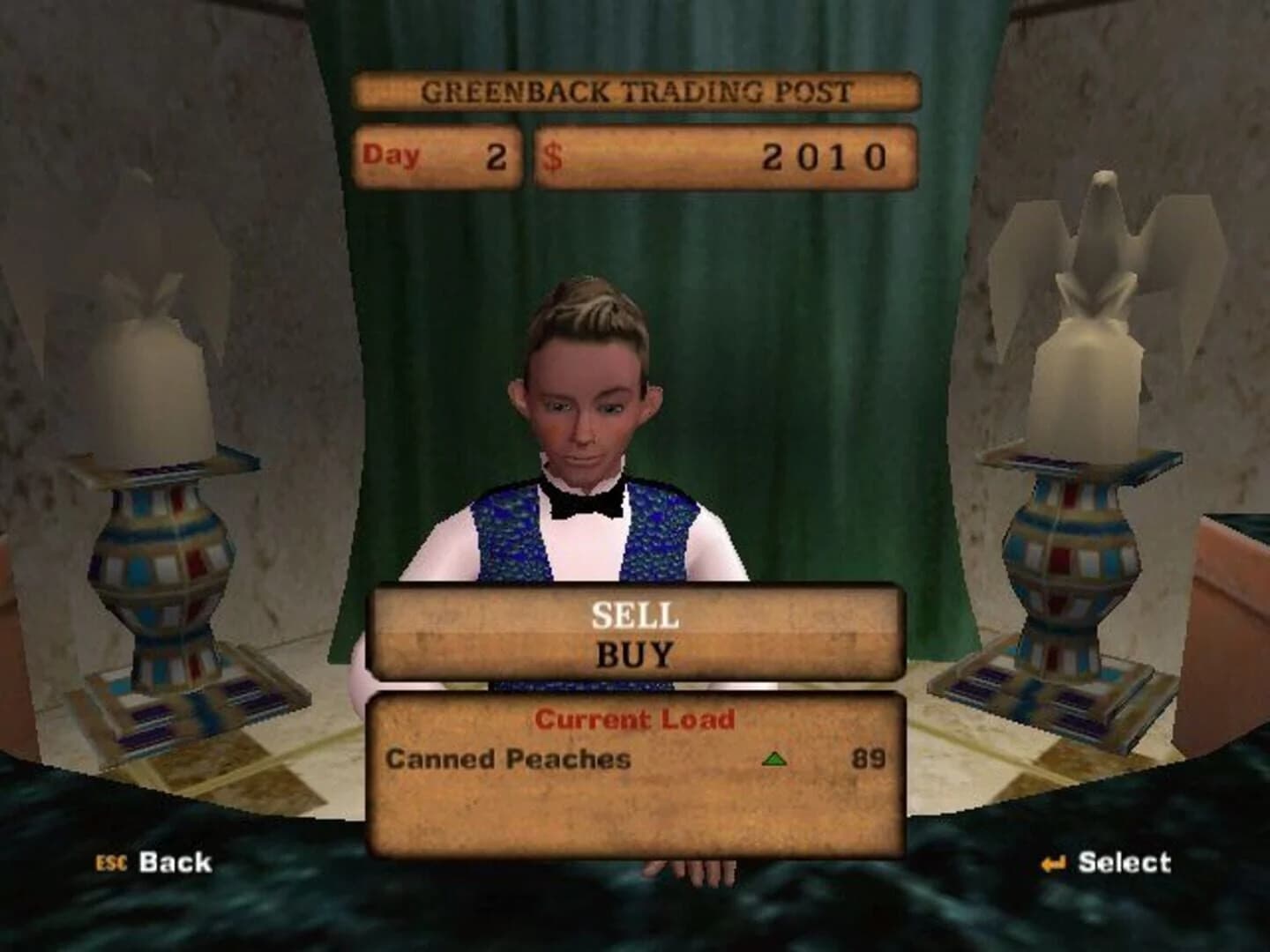The height and width of the screenshot is (952, 1270).
Task: Click the shopkeeper's bow tie
Action: pyautogui.click(x=586, y=503)
